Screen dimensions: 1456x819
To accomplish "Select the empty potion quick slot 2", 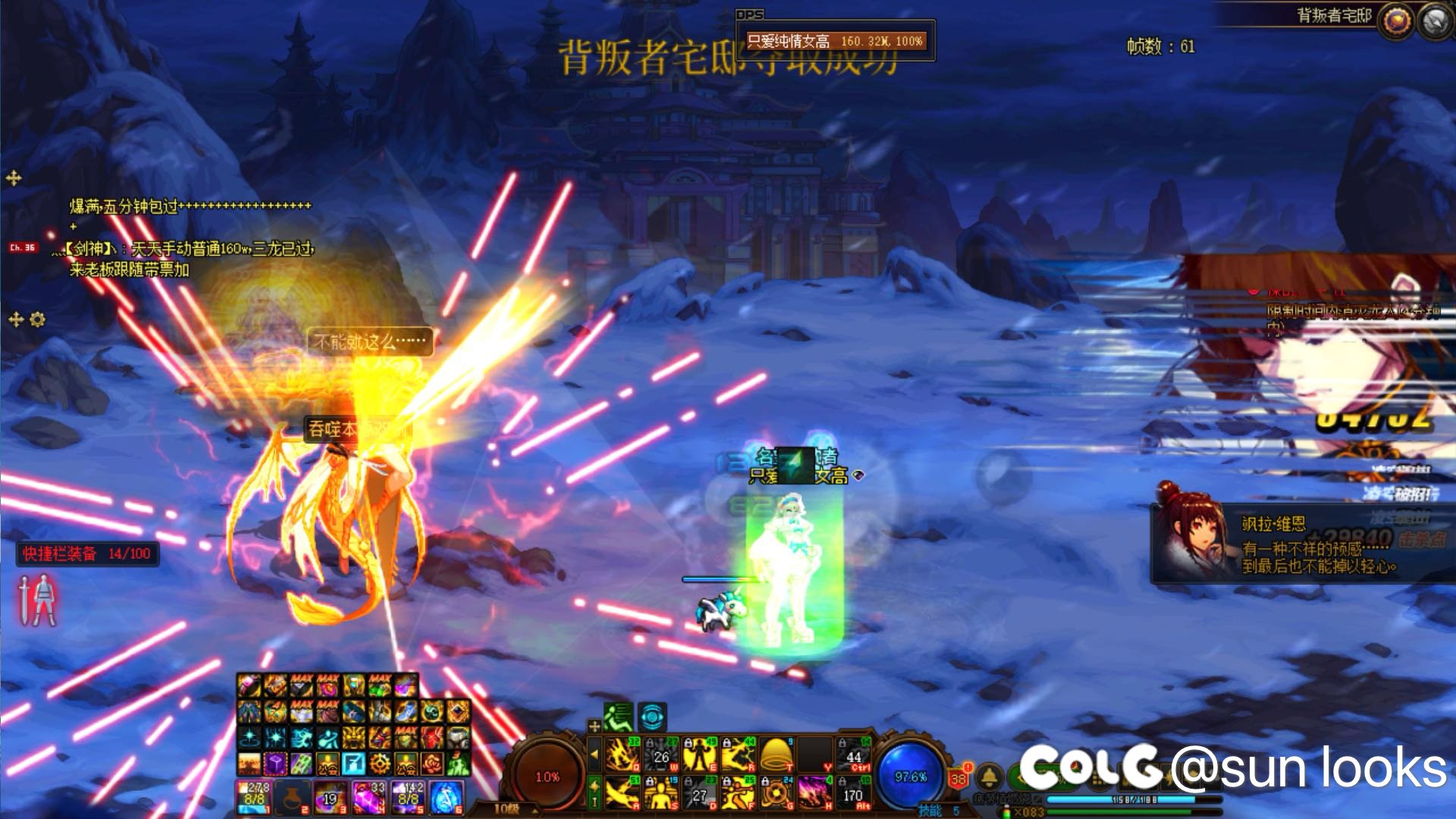I will click(292, 798).
